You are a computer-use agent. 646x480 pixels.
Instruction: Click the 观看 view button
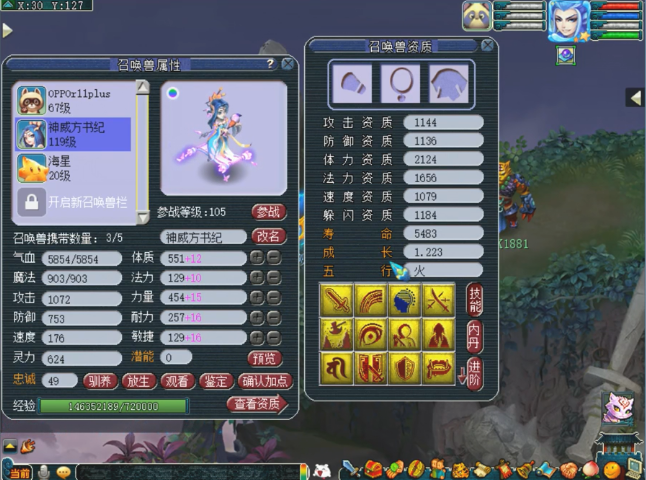pos(177,381)
